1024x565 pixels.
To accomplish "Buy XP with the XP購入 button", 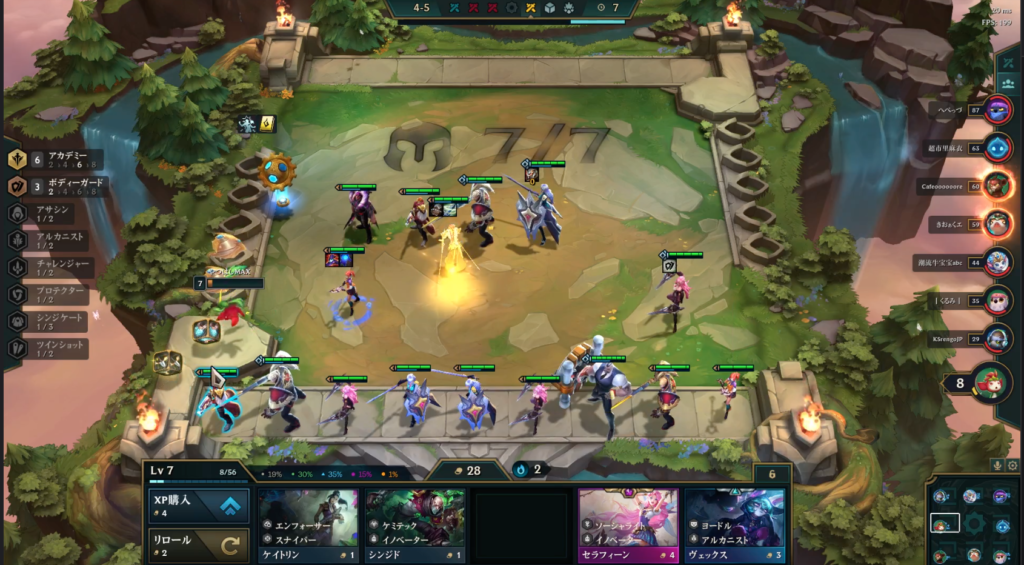I will pyautogui.click(x=197, y=506).
